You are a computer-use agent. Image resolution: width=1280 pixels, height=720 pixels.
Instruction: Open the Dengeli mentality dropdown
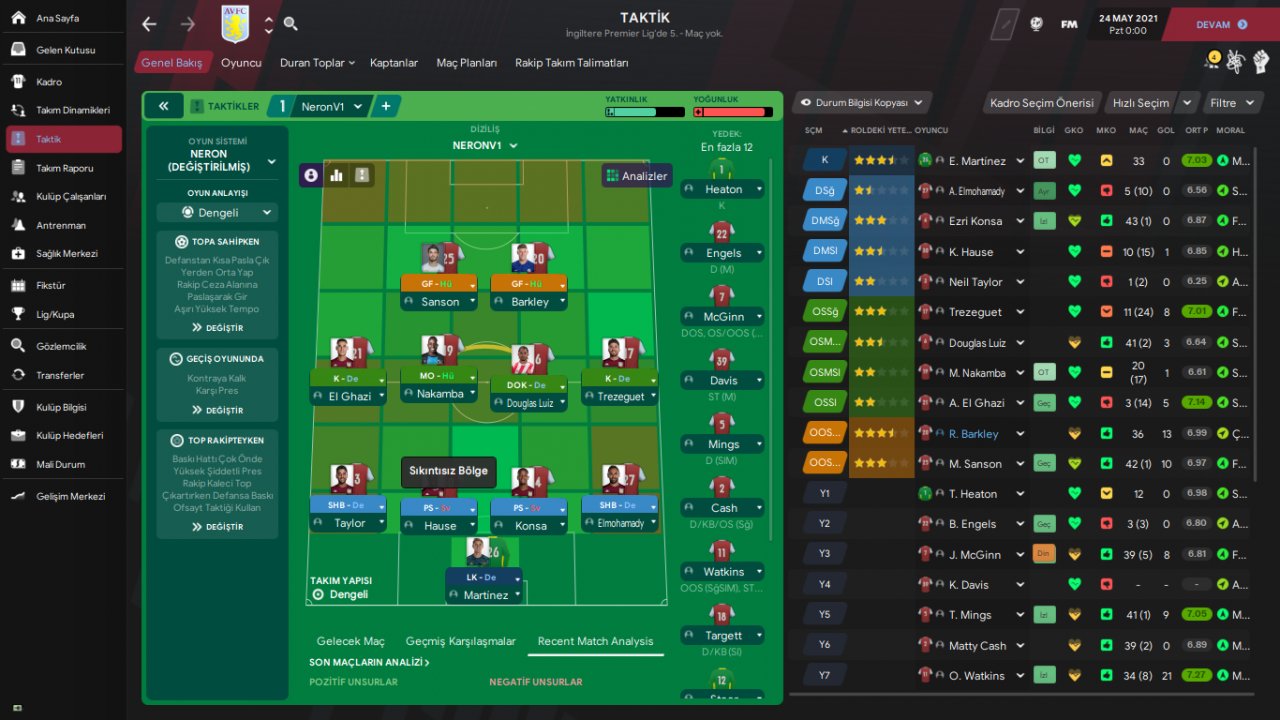[x=218, y=213]
